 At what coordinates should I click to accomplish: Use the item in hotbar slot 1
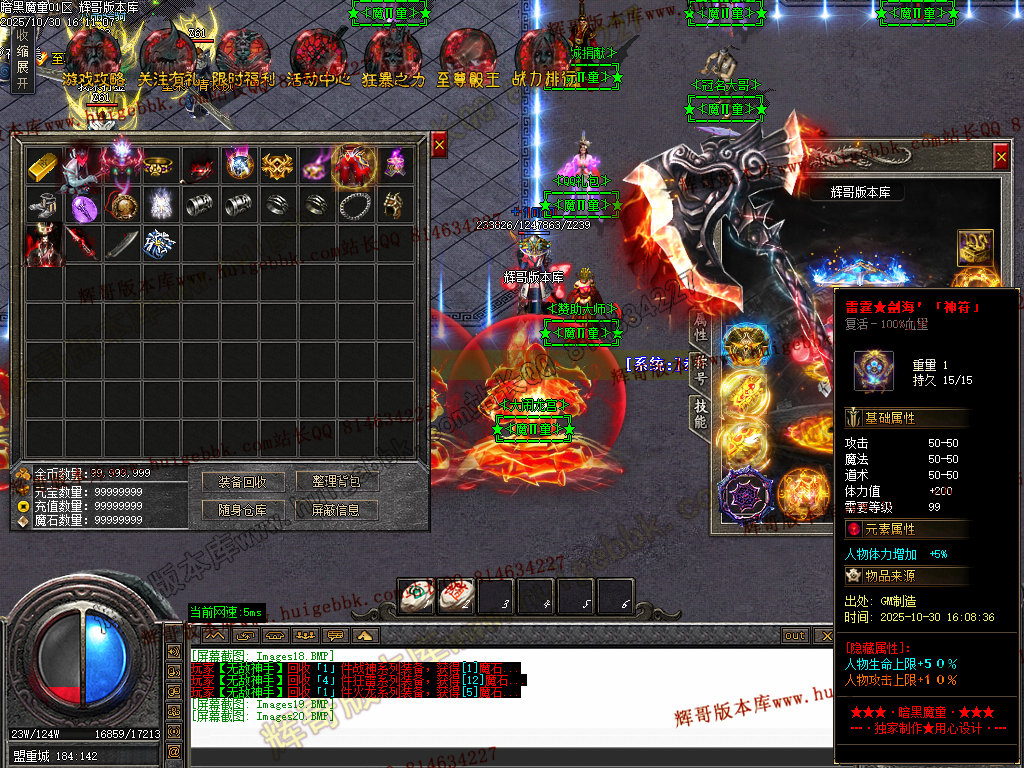(x=415, y=596)
